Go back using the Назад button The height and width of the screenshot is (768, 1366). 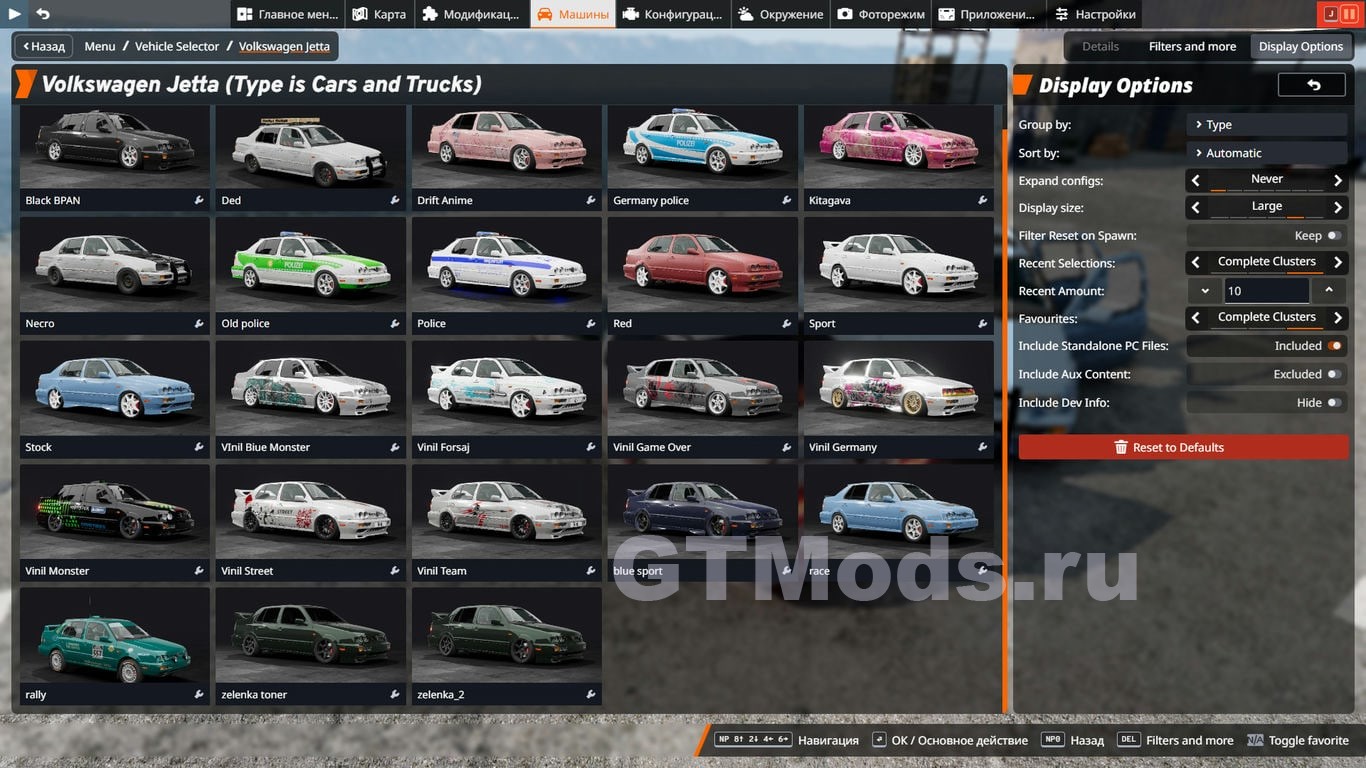click(44, 46)
